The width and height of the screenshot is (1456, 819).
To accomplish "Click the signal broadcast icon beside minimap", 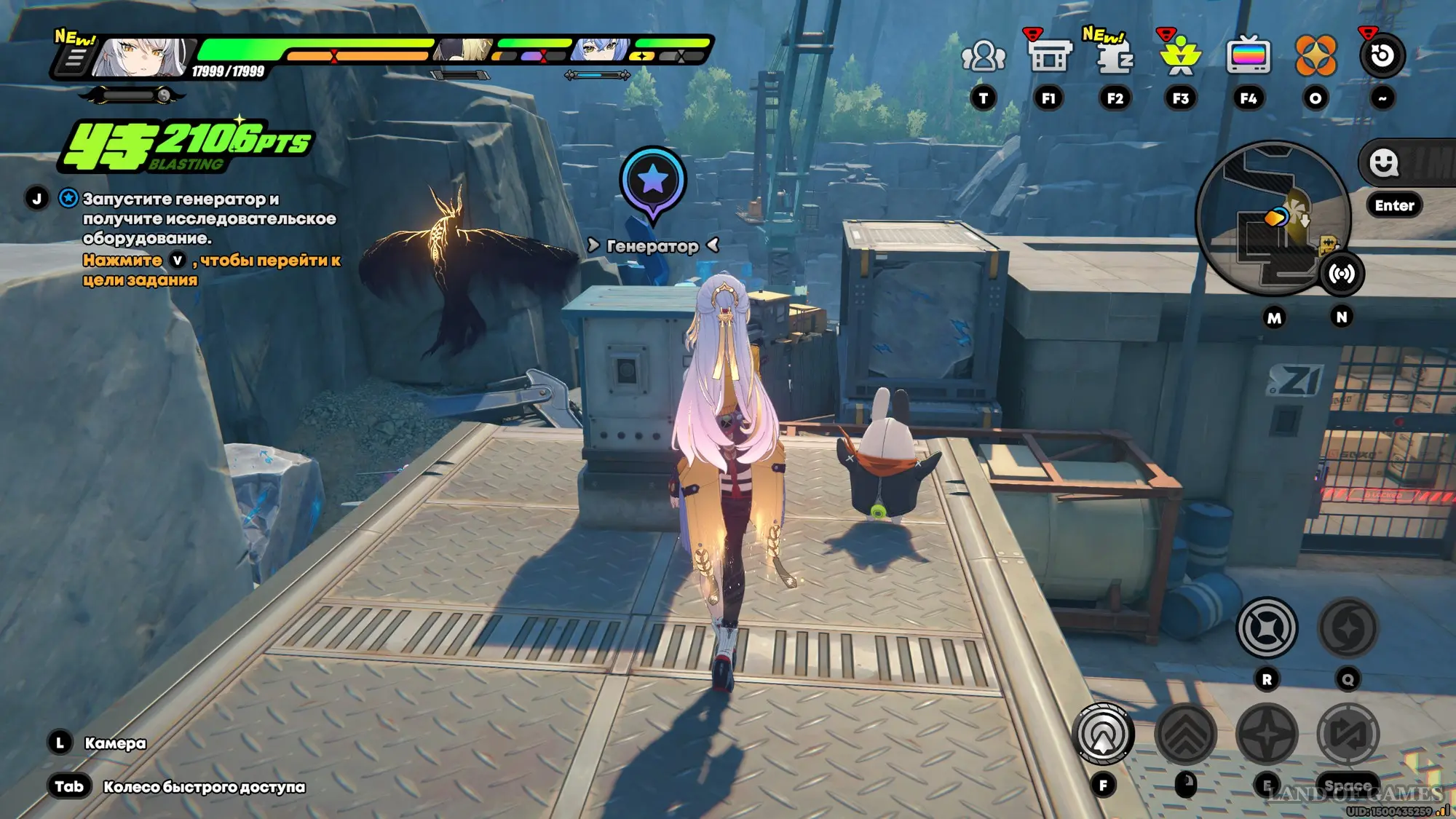I will pos(1342,274).
